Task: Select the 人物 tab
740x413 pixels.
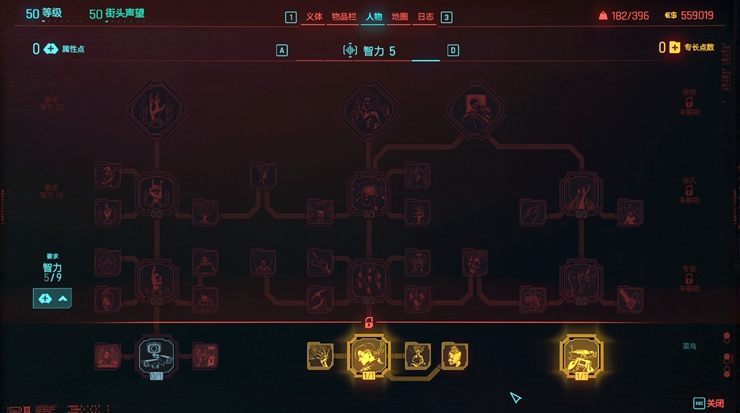Action: [x=374, y=16]
